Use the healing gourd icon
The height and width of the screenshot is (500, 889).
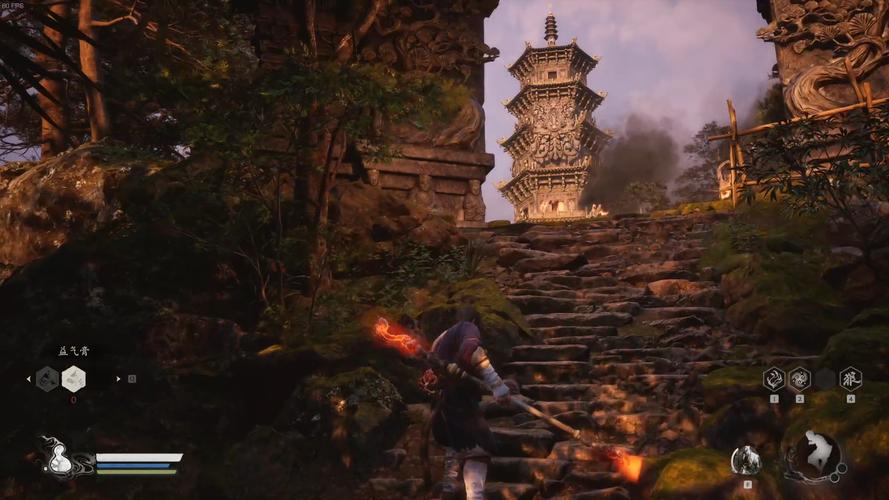pos(59,458)
